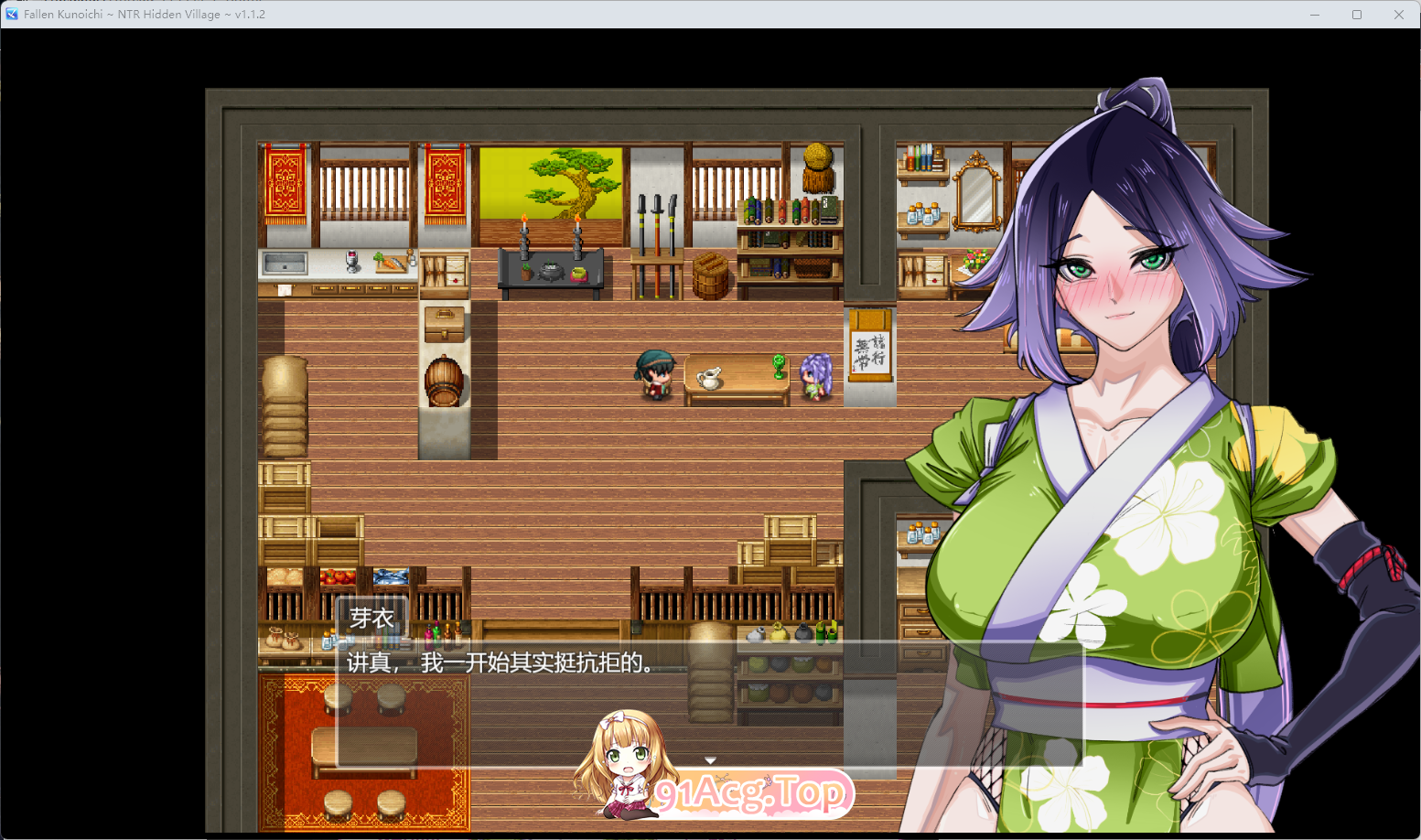Click the game icon in the title bar
The image size is (1421, 840).
click(13, 14)
